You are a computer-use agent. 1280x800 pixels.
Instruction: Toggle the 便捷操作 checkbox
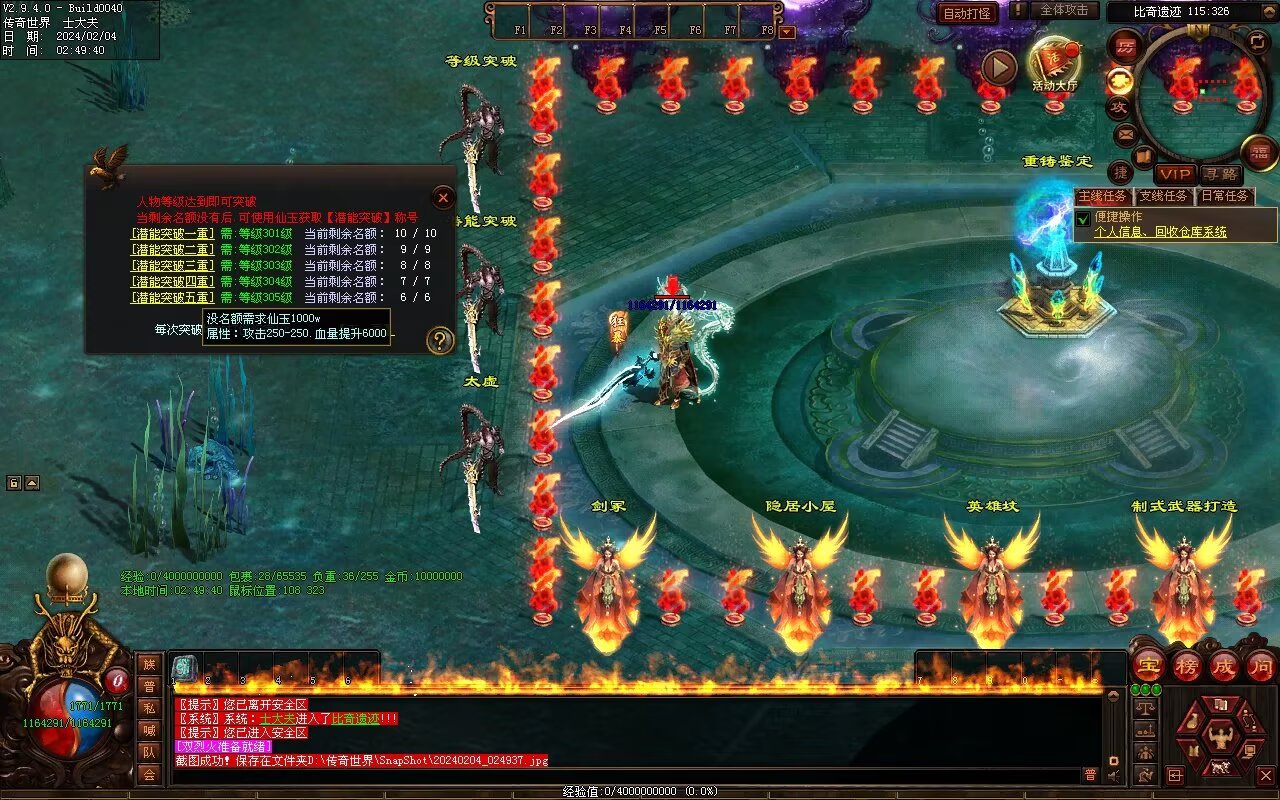tap(1083, 218)
